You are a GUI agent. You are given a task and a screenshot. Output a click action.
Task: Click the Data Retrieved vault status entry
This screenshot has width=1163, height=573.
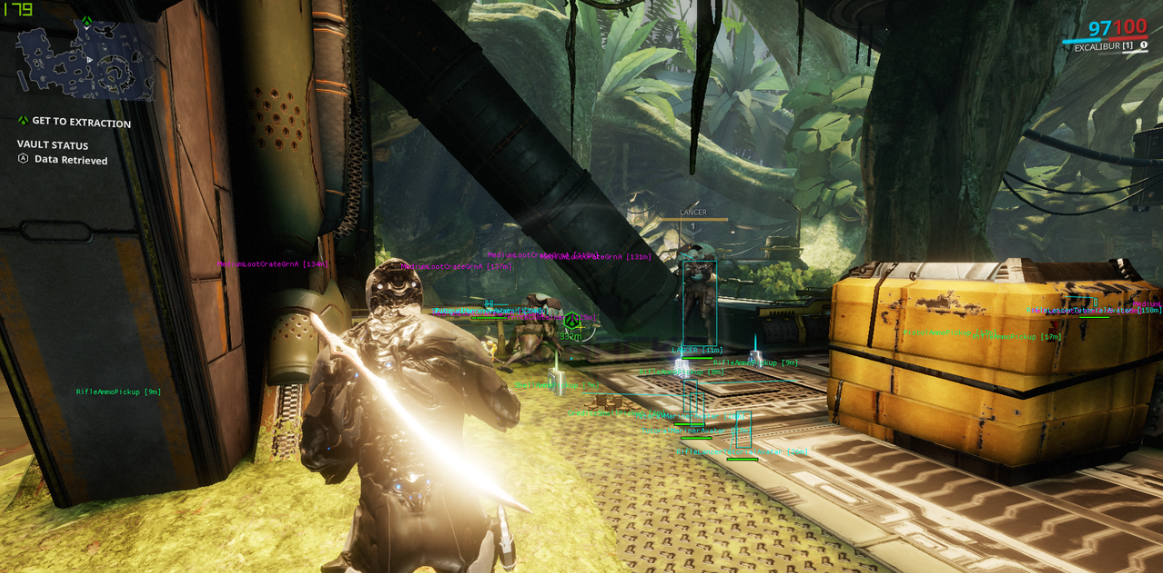[70, 160]
